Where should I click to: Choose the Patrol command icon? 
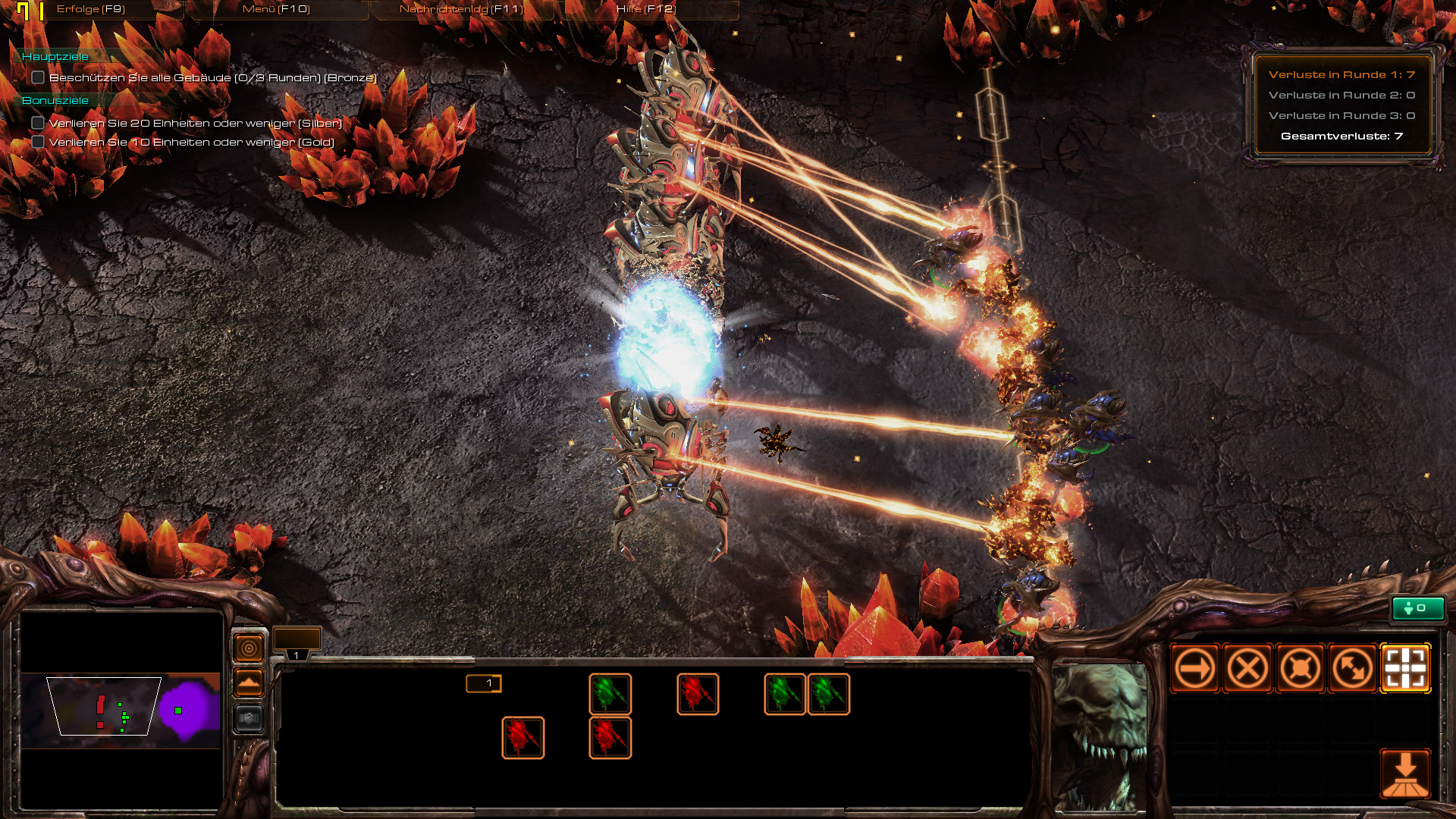click(x=1353, y=669)
